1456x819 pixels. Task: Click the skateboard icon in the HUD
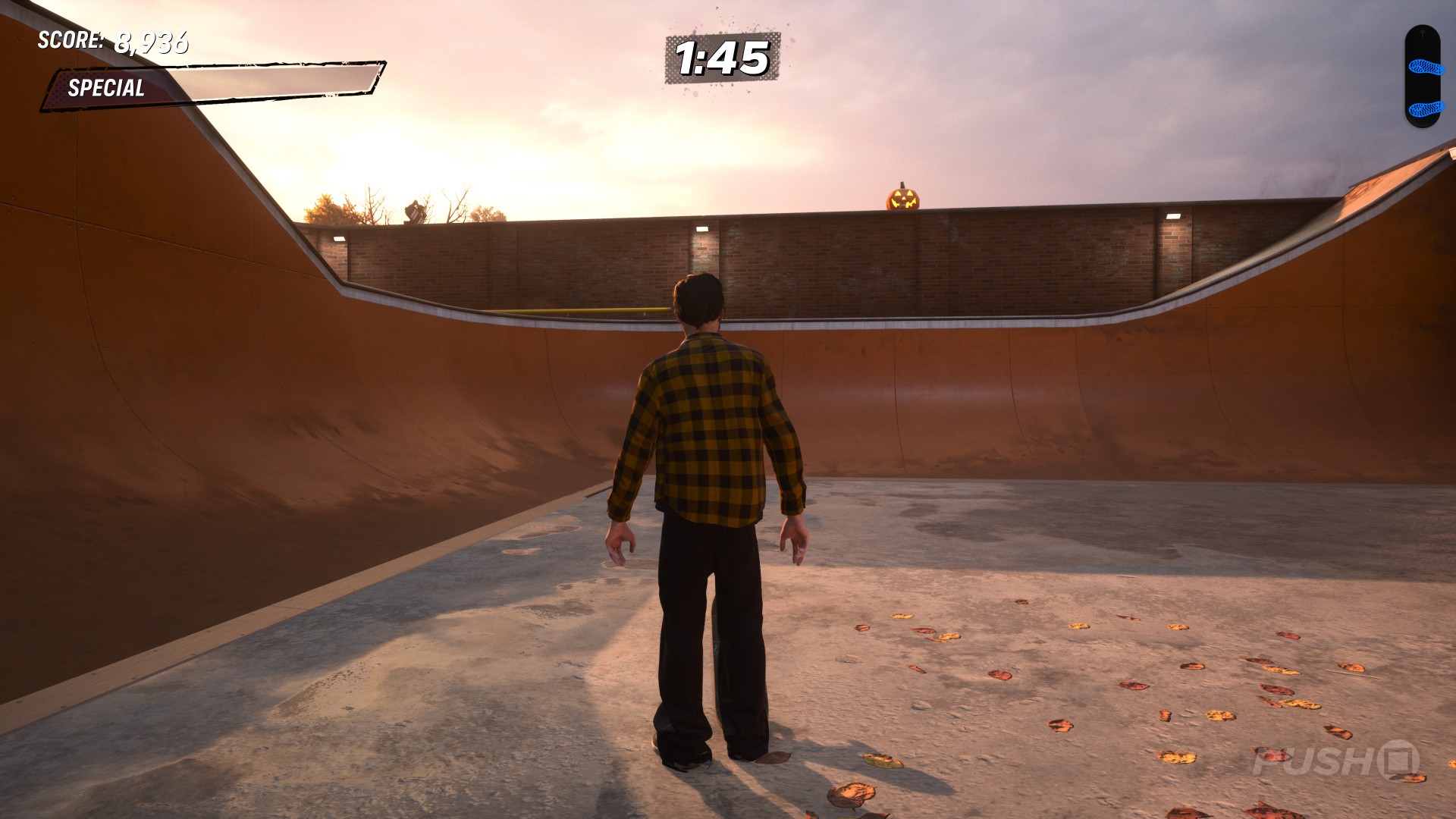pos(1421,77)
